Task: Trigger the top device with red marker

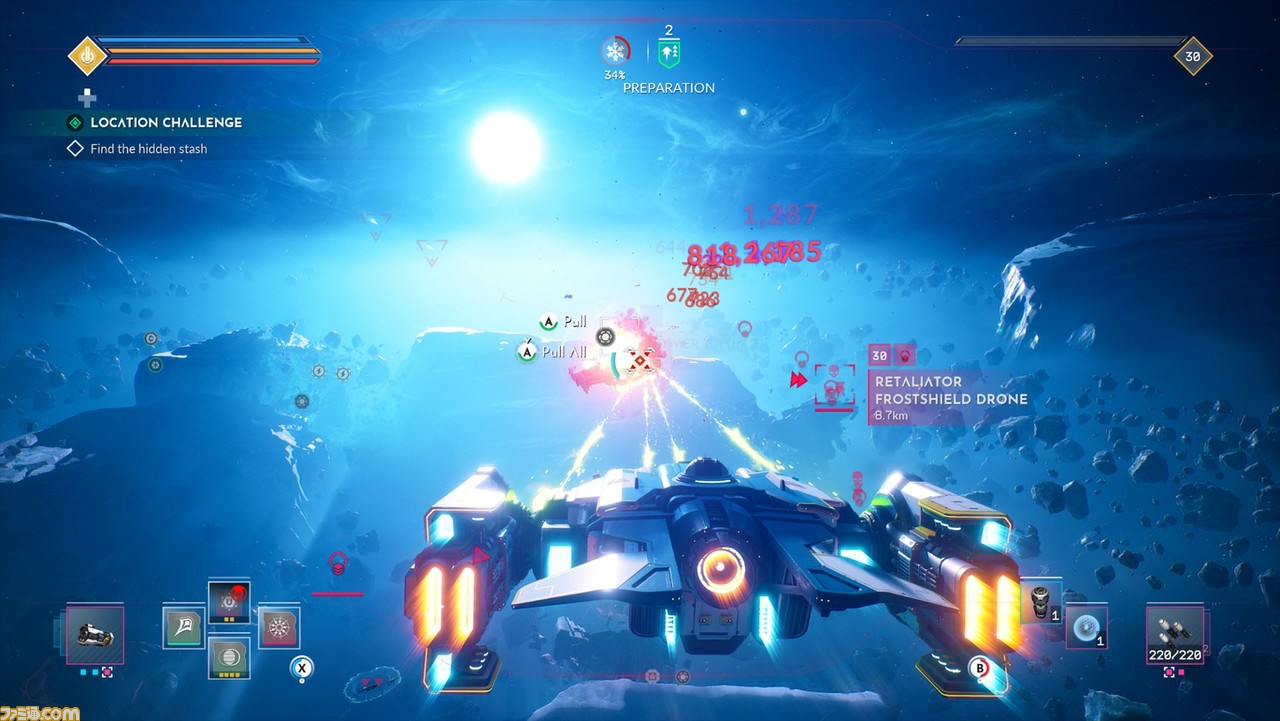Action: (229, 601)
